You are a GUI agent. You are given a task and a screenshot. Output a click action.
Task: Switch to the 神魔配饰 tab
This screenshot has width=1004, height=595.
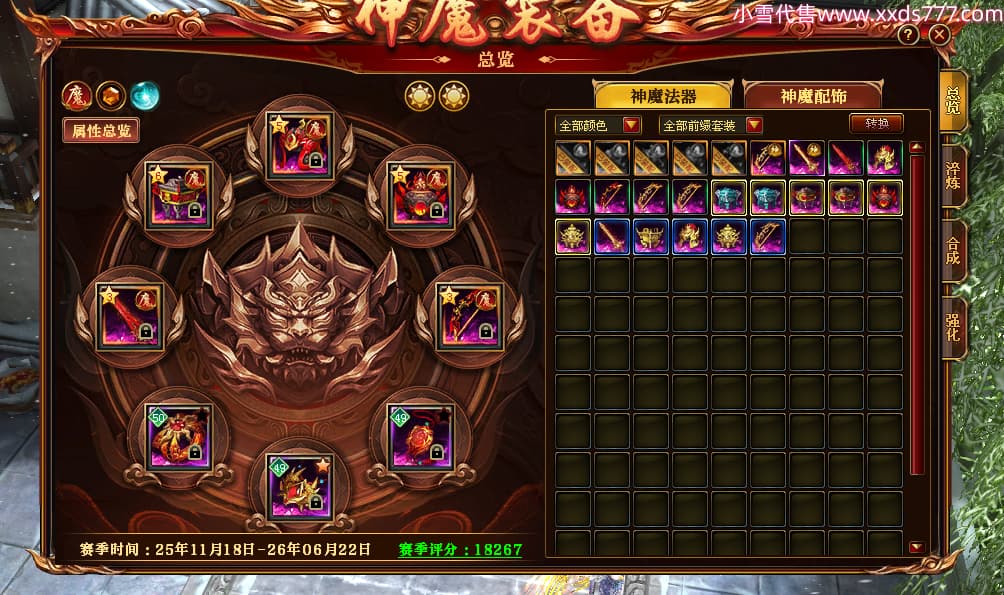click(812, 96)
